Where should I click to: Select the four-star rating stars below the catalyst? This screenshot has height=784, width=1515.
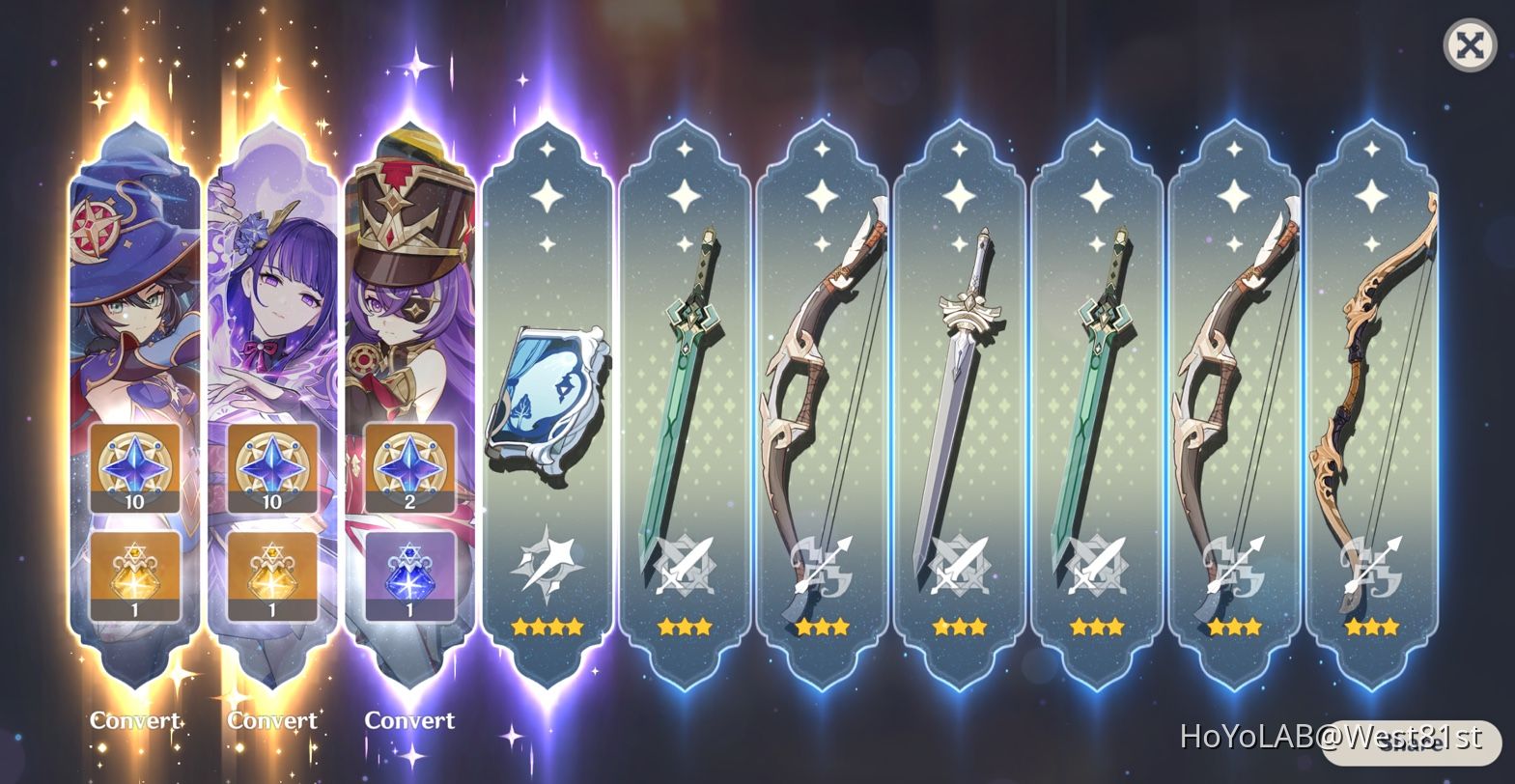coord(547,627)
